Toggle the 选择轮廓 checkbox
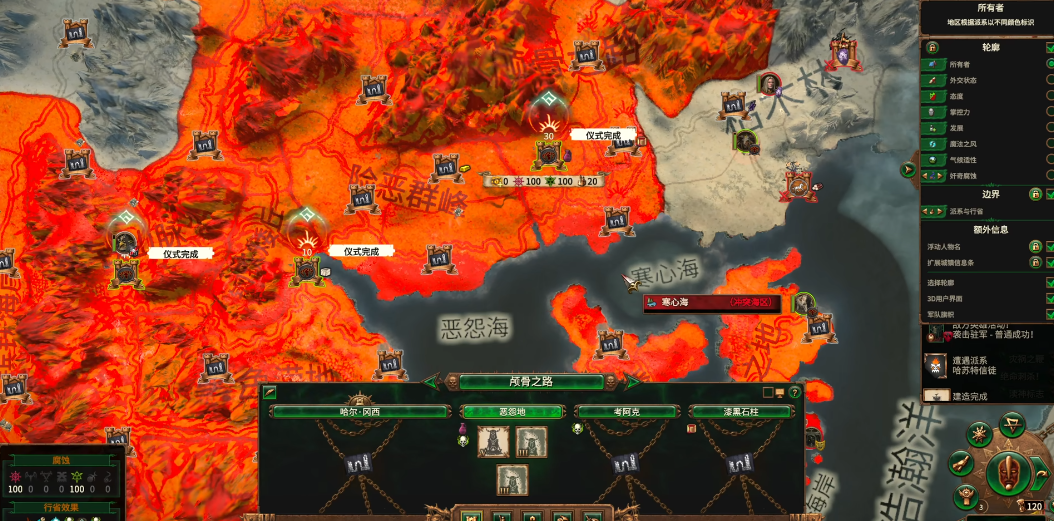The height and width of the screenshot is (521, 1054). pos(1048,283)
